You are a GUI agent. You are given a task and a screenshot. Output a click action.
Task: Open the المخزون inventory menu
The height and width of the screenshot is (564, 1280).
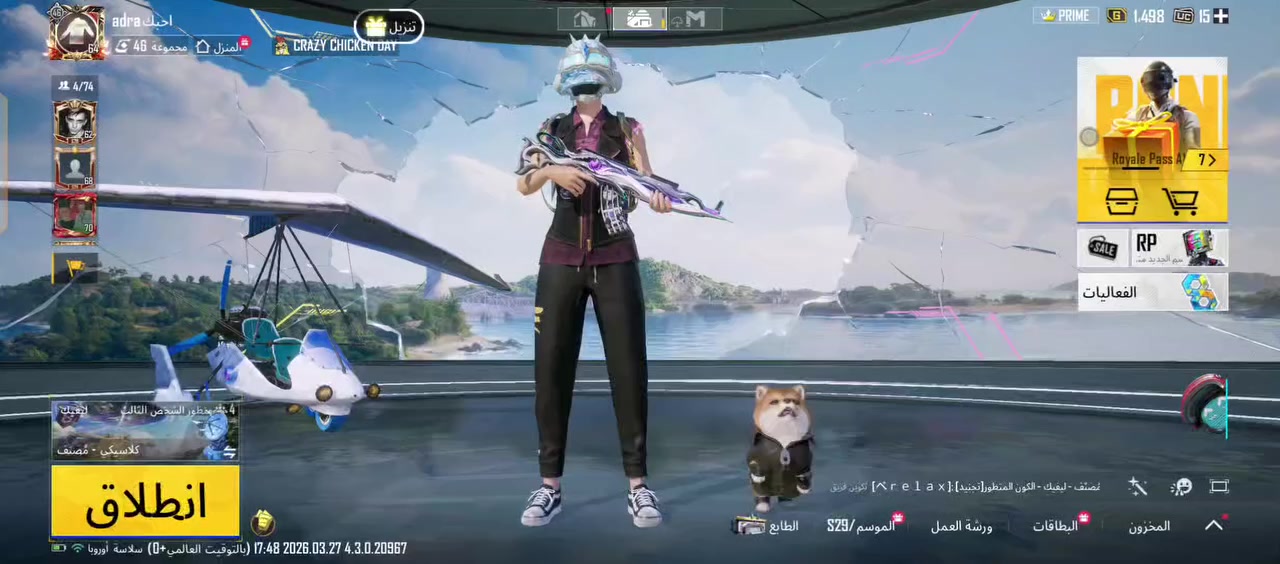1149,526
